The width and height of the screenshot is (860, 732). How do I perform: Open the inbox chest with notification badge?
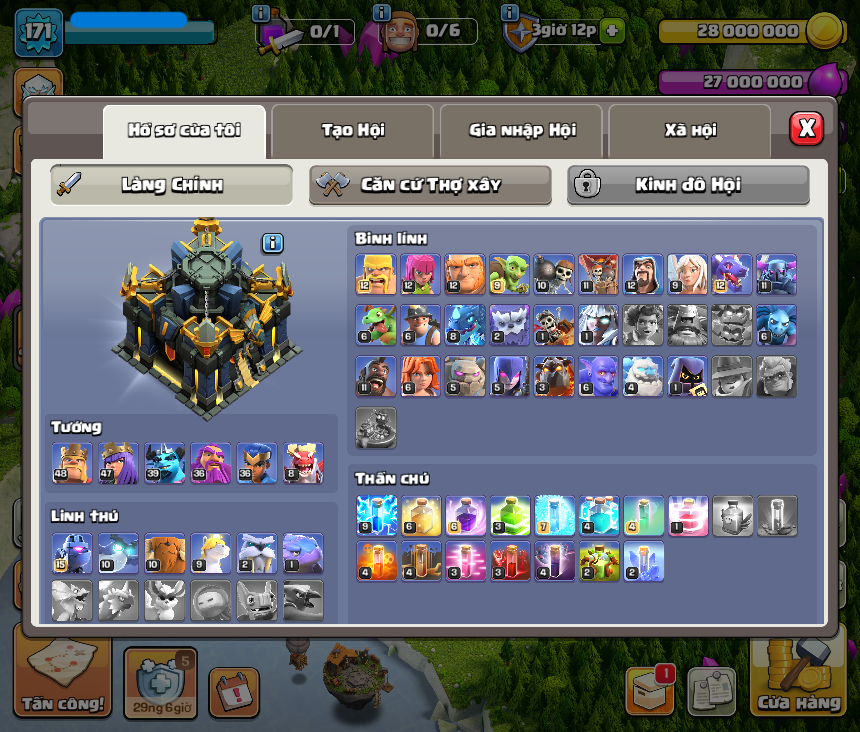[650, 690]
